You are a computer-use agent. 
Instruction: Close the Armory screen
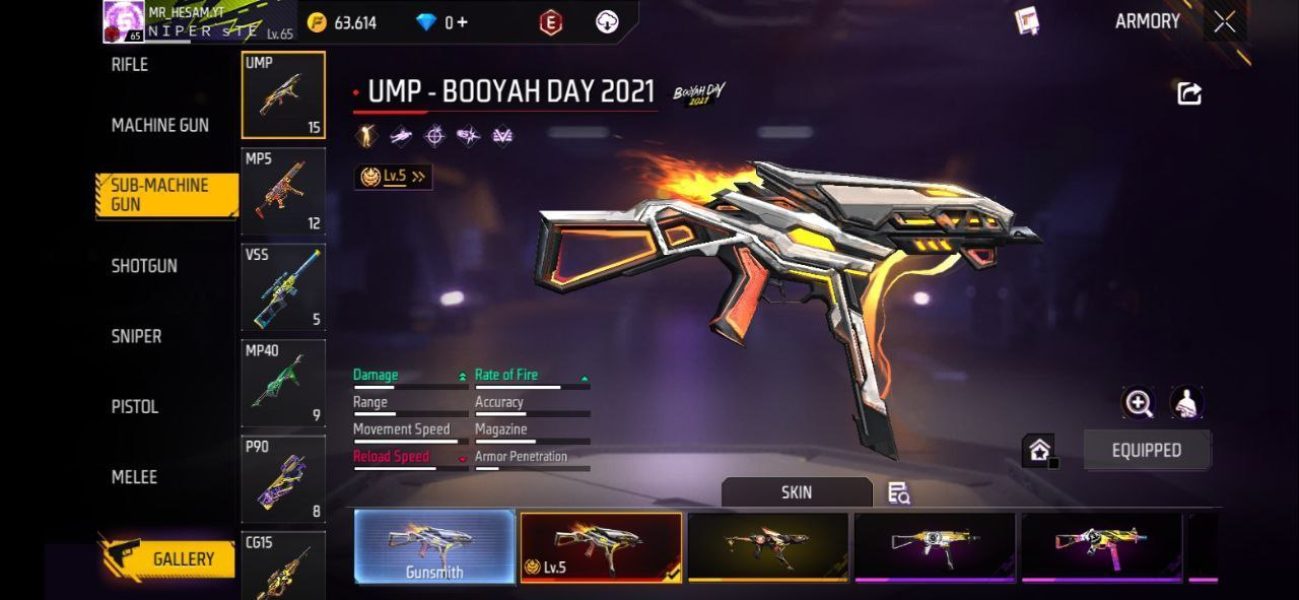pos(1225,22)
